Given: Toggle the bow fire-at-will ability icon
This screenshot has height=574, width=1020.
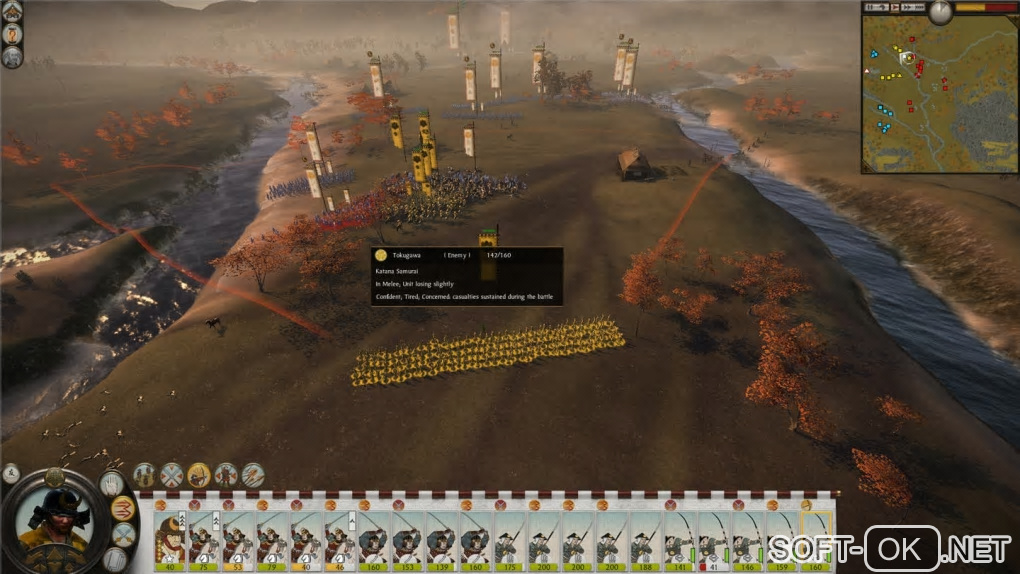Looking at the screenshot, I should coord(199,475).
